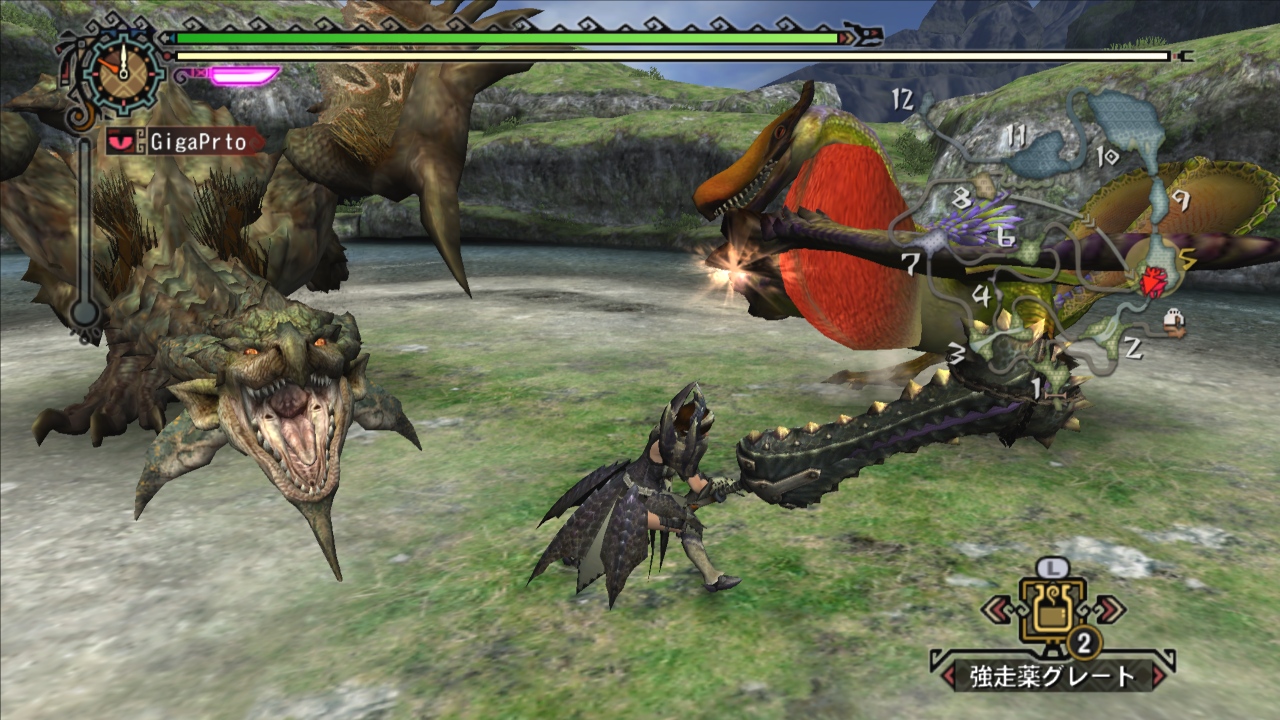Select the GigaPrto player name tag
1280x720 pixels.
[185, 141]
